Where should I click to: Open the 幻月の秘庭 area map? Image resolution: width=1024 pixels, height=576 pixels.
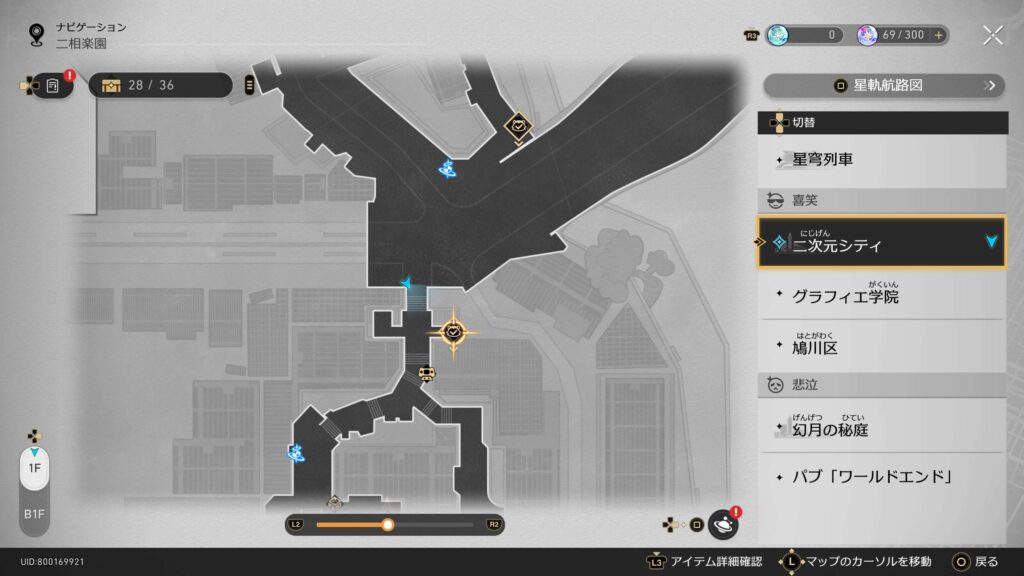(882, 428)
